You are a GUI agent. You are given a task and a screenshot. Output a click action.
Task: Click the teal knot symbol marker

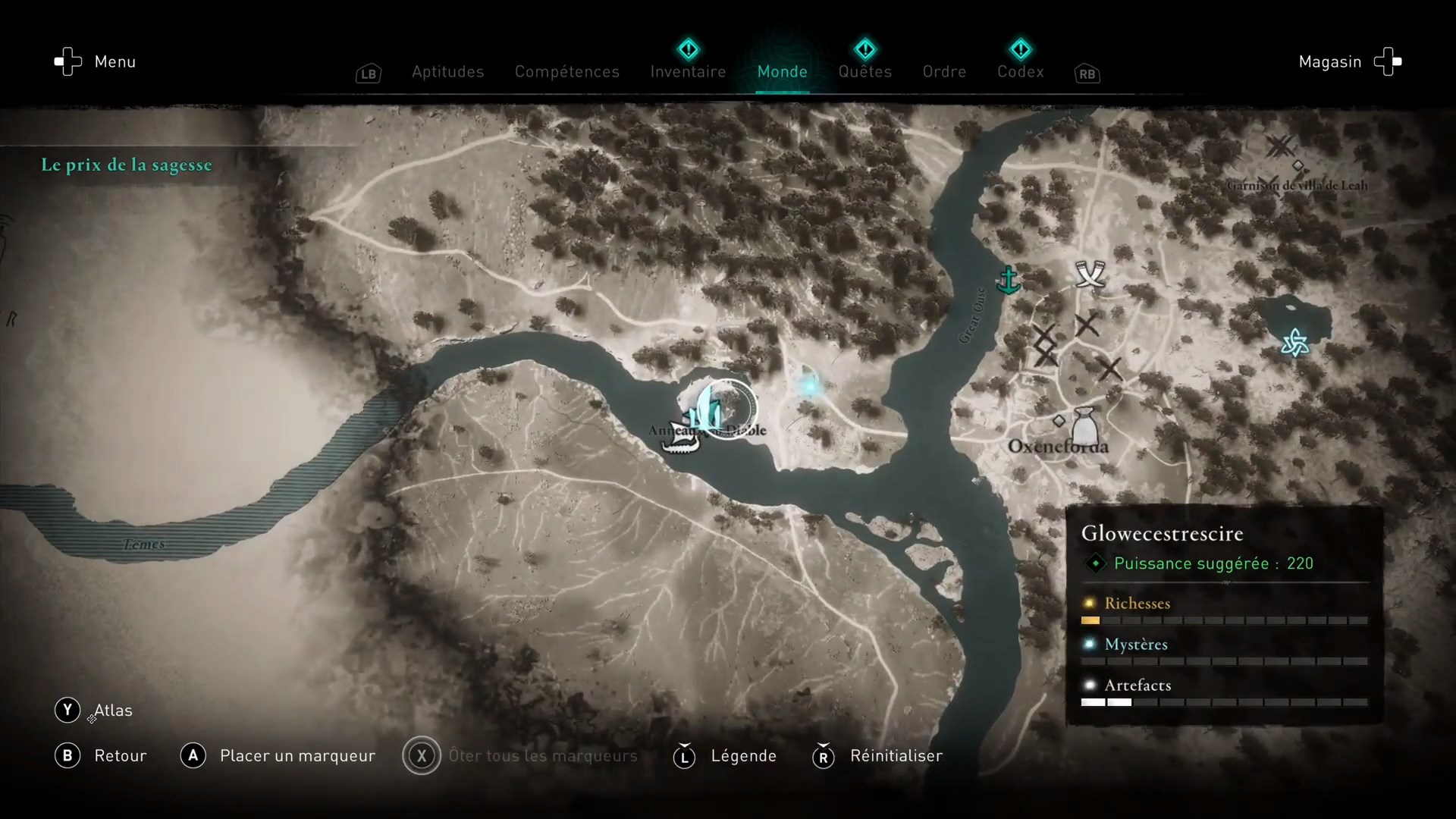click(1294, 343)
